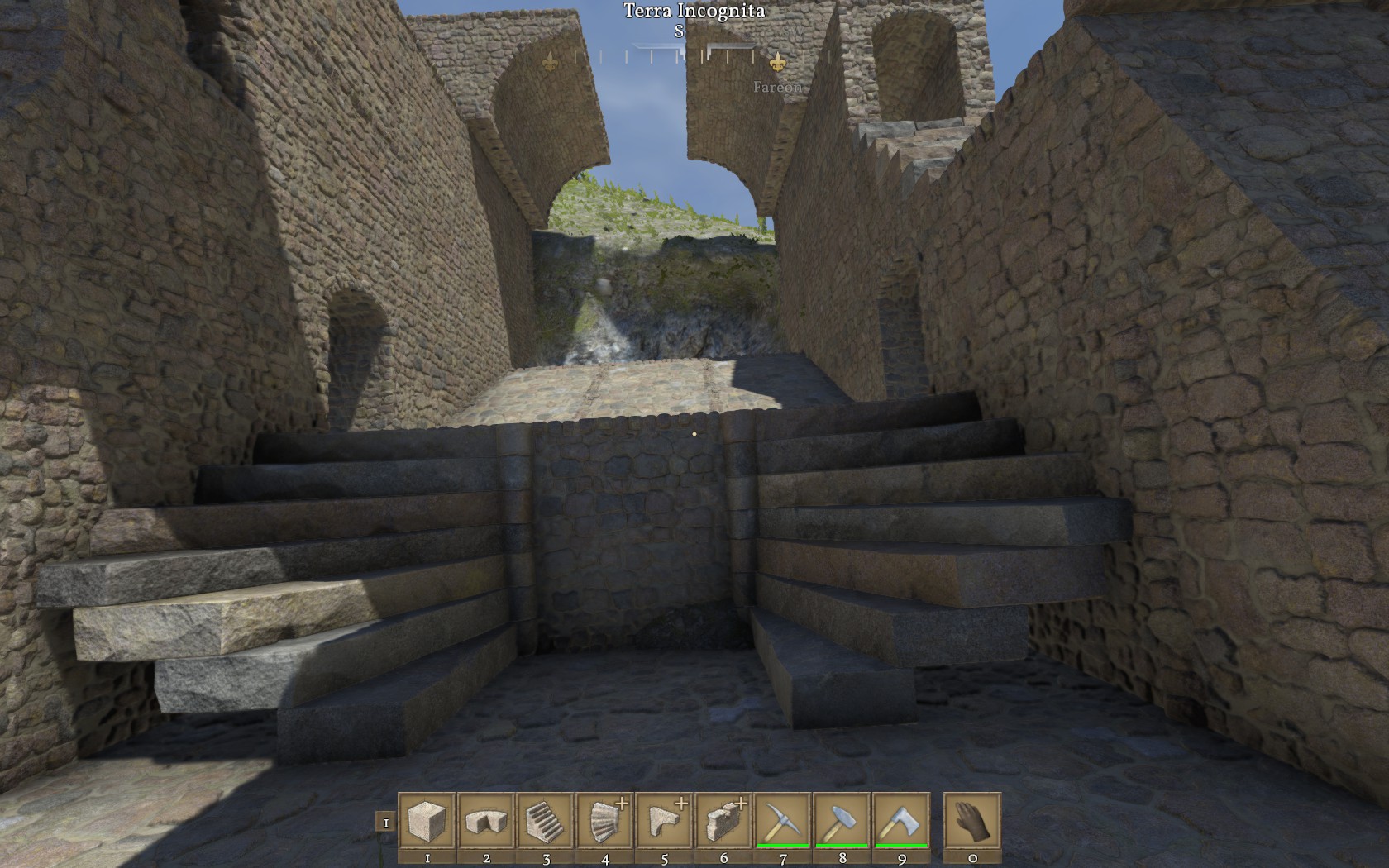This screenshot has height=868, width=1389.
Task: Equip the axe in slot nine
Action: (902, 821)
